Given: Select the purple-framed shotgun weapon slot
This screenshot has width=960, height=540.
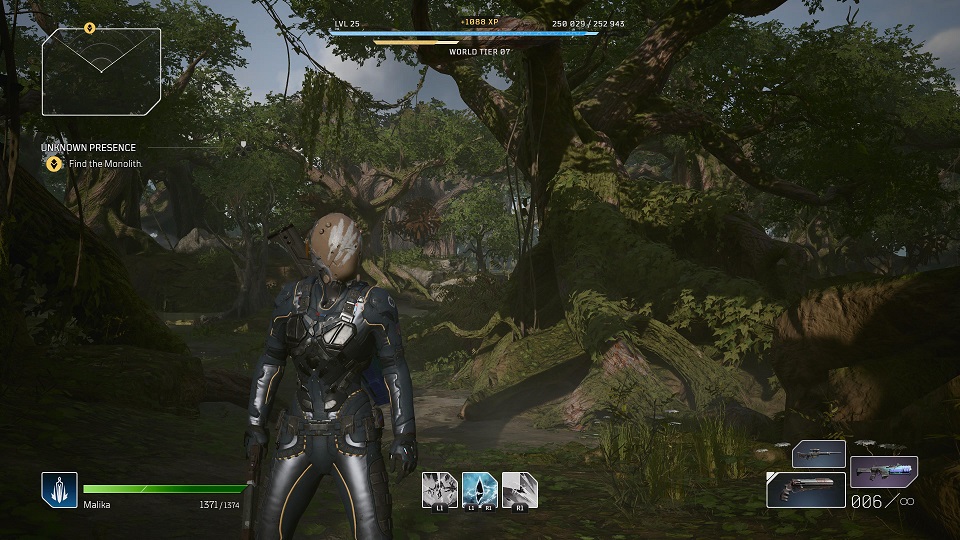Looking at the screenshot, I should [883, 471].
